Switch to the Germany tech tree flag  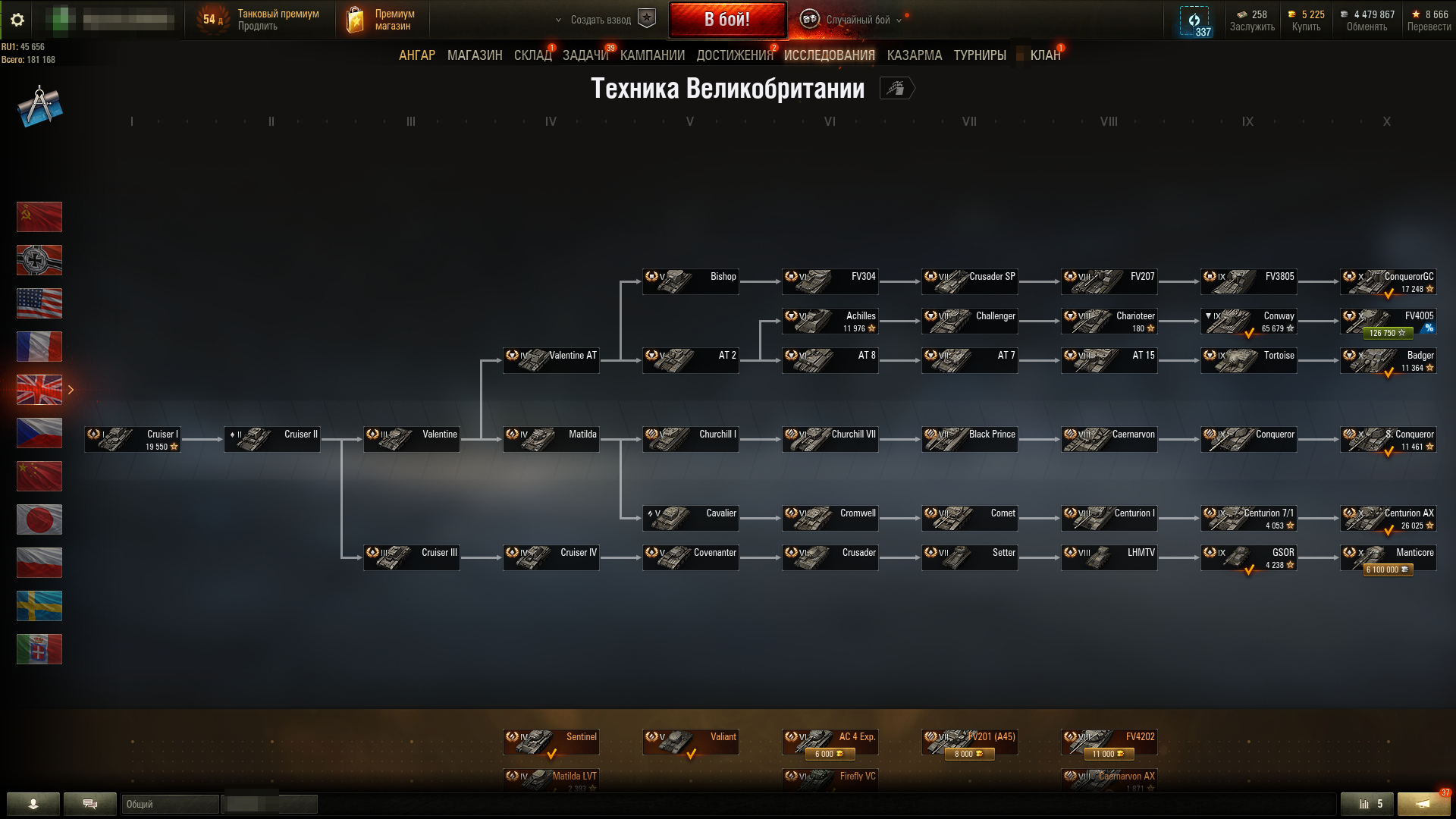click(x=39, y=260)
